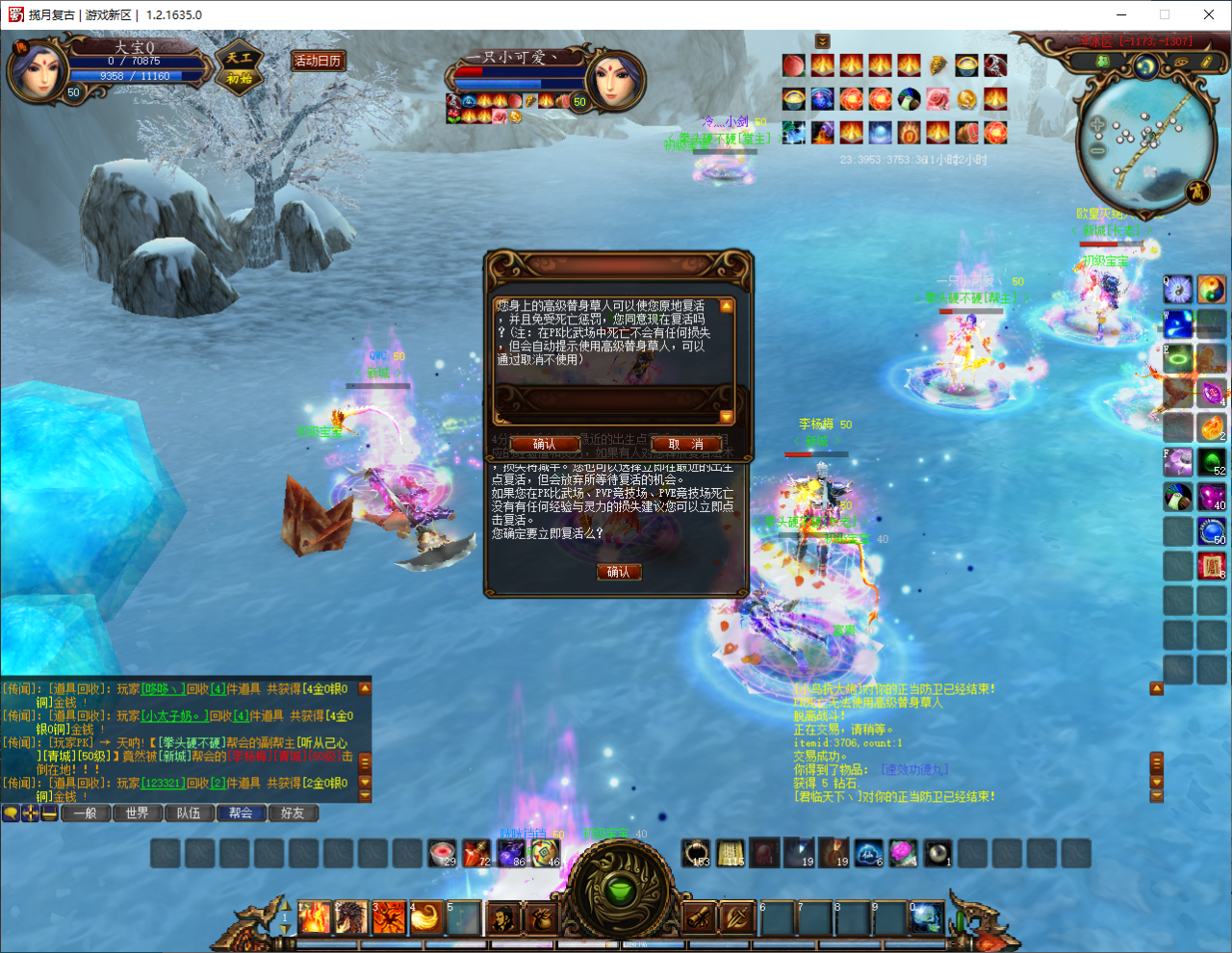1232x953 pixels.
Task: Select the 队伍 chat tab
Action: [189, 813]
